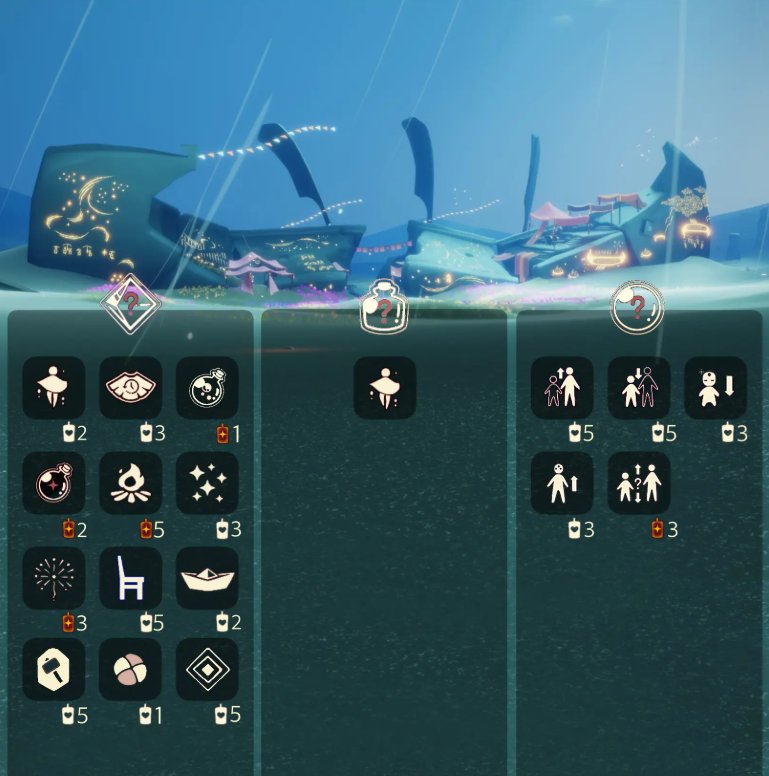Pick the two-figure question-mark resize spell
Image resolution: width=769 pixels, height=776 pixels.
[639, 483]
